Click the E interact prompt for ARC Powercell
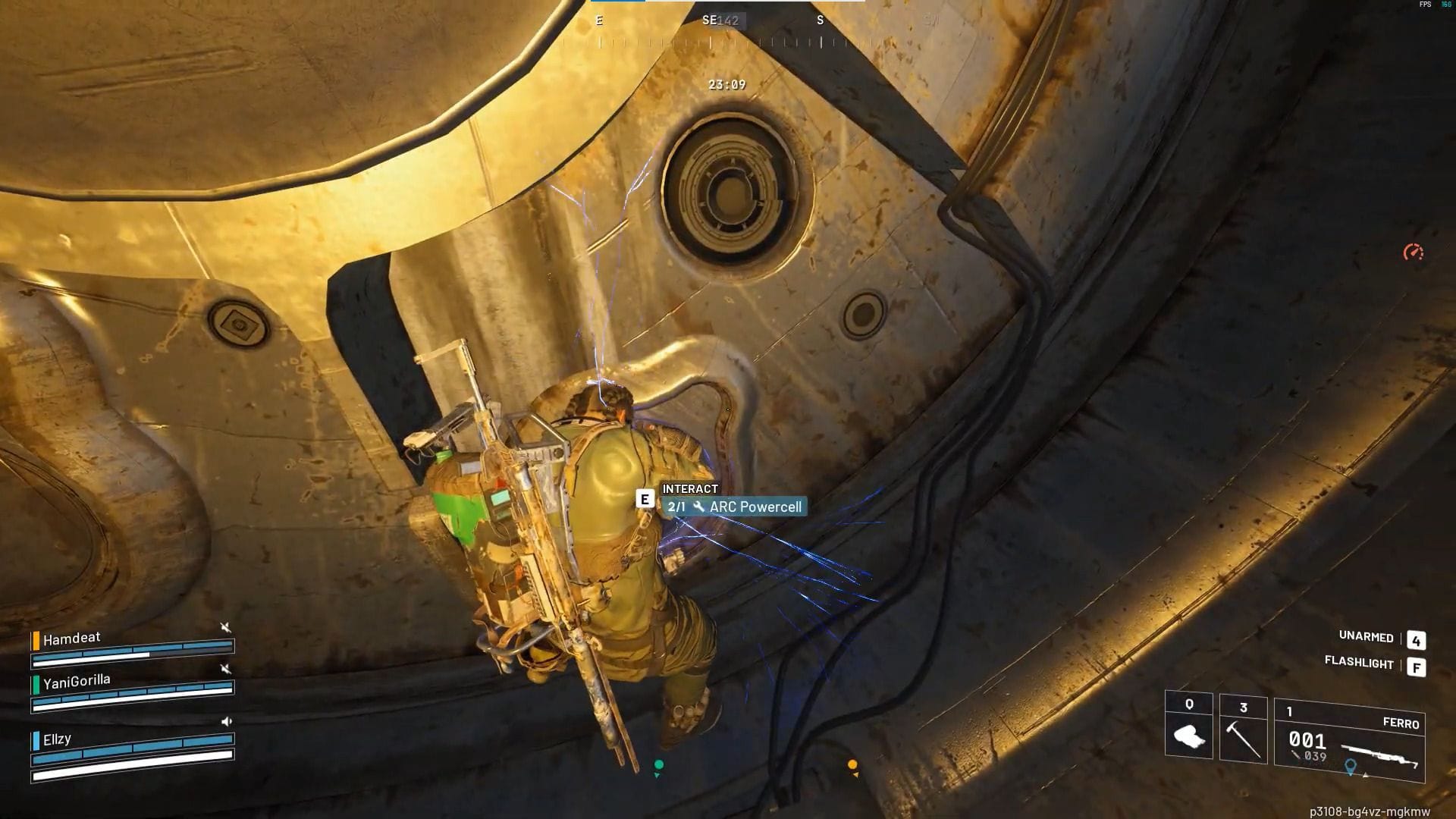Viewport: 1456px width, 819px height. click(645, 500)
